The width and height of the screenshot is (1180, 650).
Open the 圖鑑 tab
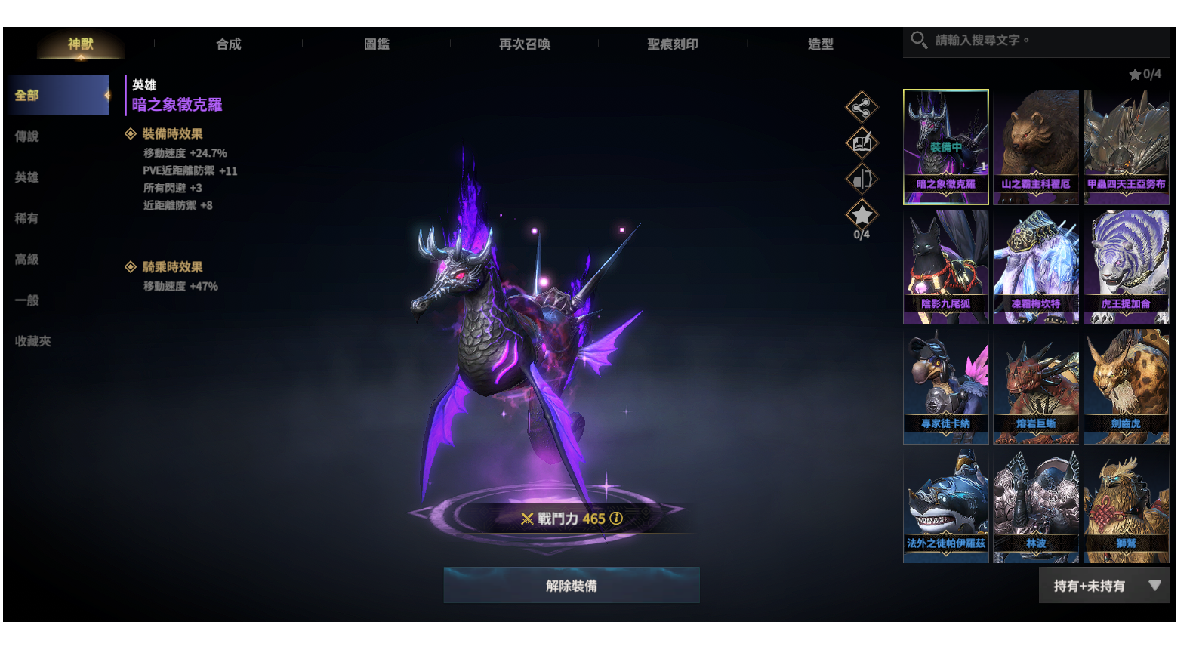pyautogui.click(x=377, y=44)
